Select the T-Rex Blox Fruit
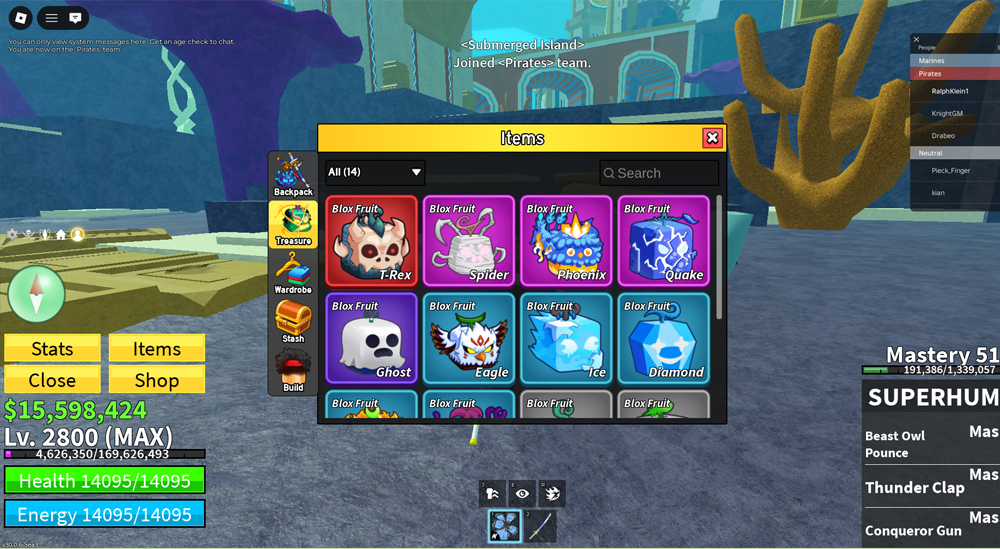The height and width of the screenshot is (549, 1000). point(372,241)
